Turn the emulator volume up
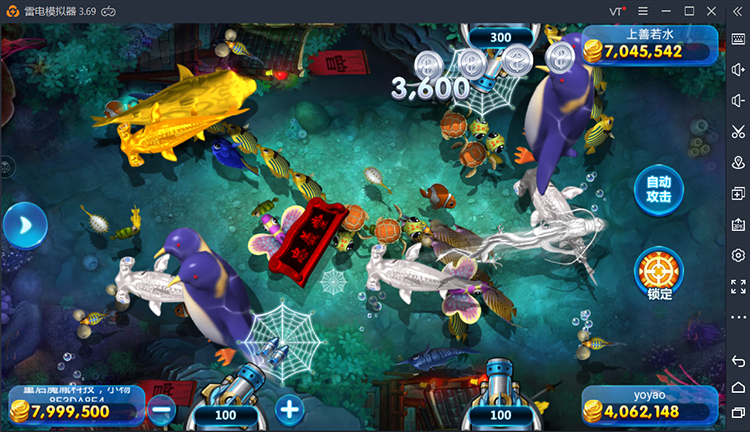Viewport: 750px width, 432px height. click(x=738, y=69)
